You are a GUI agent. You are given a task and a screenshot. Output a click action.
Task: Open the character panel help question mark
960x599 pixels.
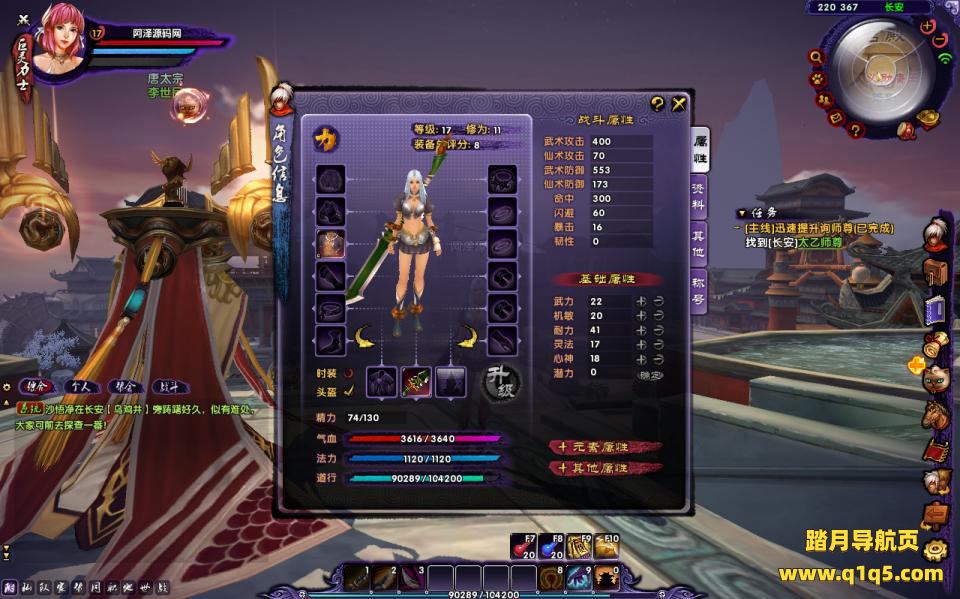click(657, 103)
